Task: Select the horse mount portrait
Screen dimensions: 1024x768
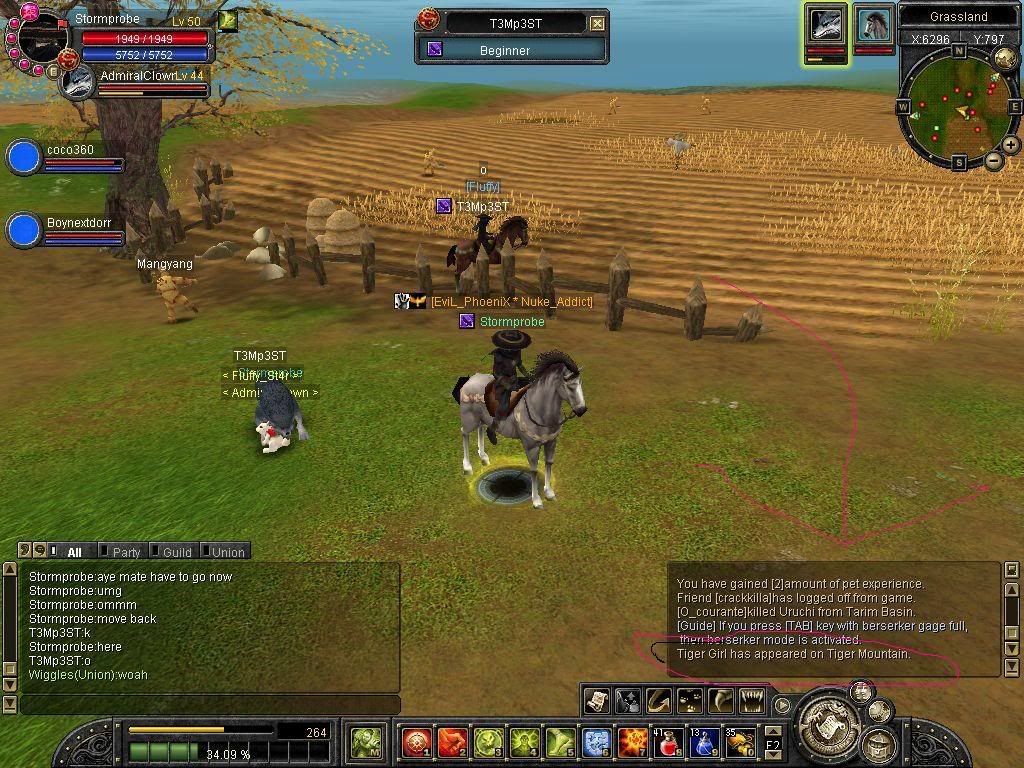Action: pos(874,24)
